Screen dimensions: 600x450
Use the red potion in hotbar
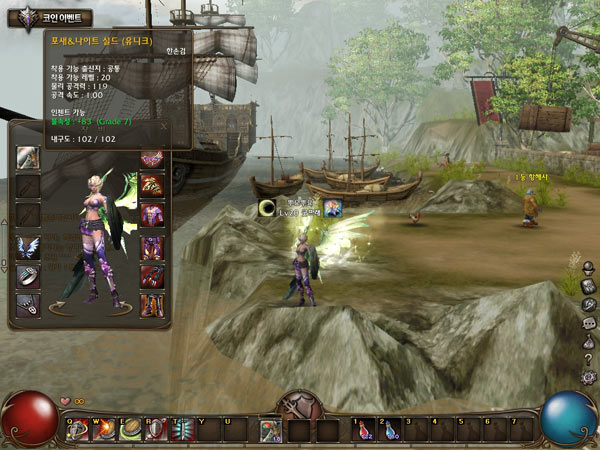(x=362, y=430)
